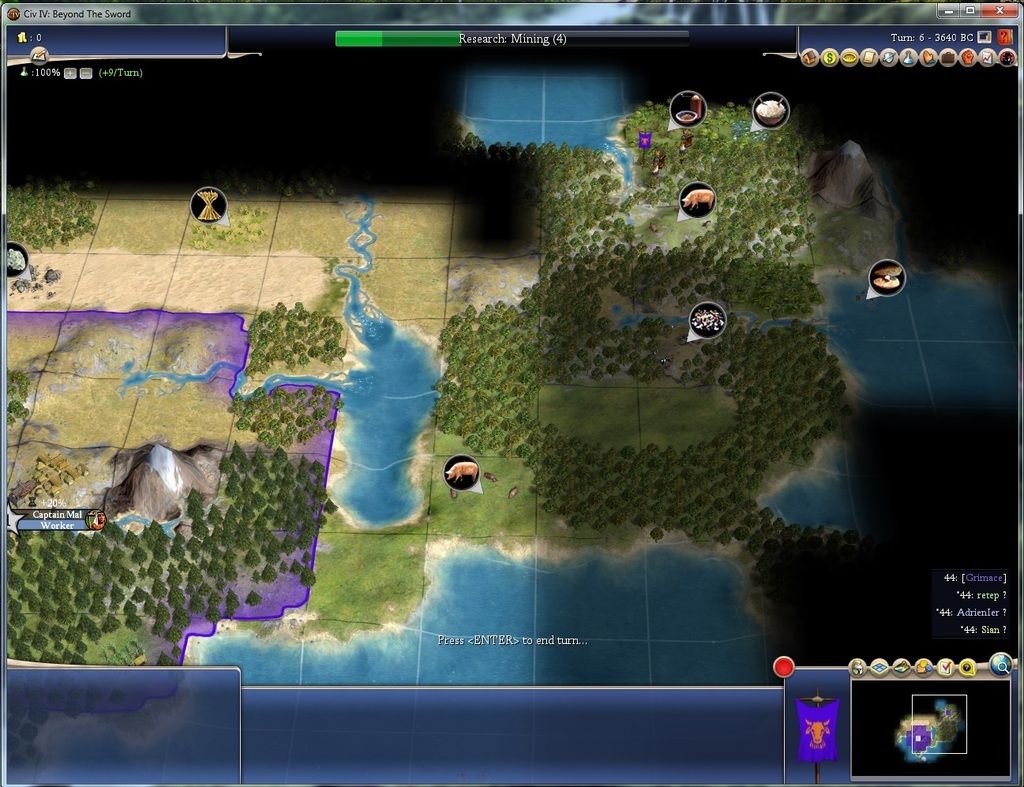Viewport: 1024px width, 787px height.
Task: Click the Research: Mining progress bar
Action: click(x=511, y=39)
